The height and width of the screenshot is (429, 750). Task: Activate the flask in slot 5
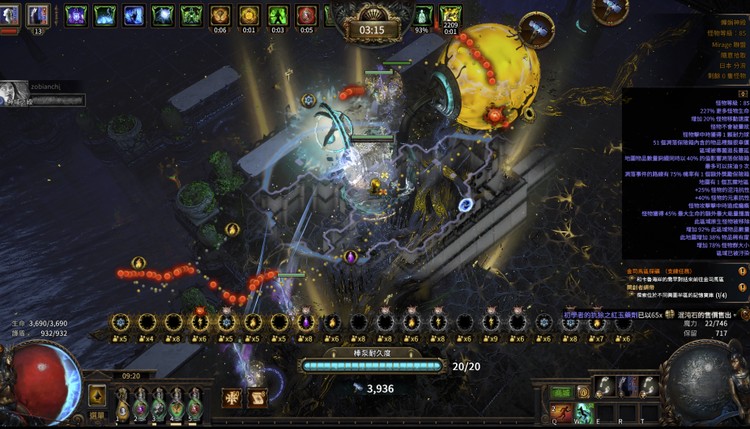[195, 407]
